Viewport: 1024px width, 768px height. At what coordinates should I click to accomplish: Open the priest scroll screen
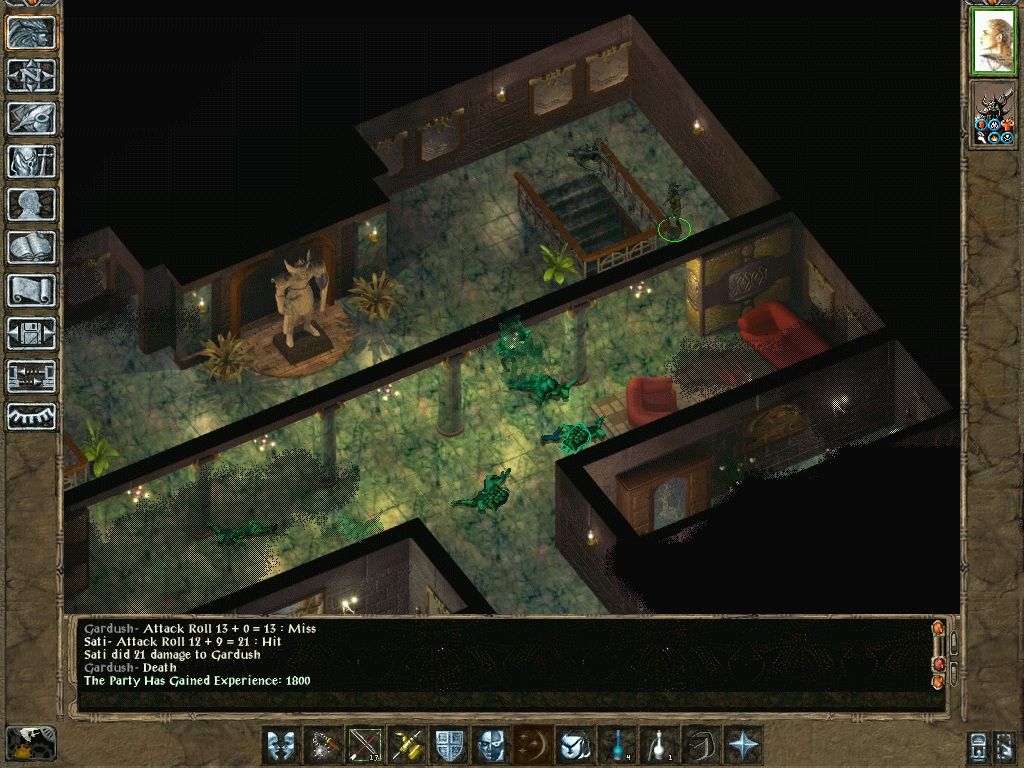pyautogui.click(x=31, y=290)
